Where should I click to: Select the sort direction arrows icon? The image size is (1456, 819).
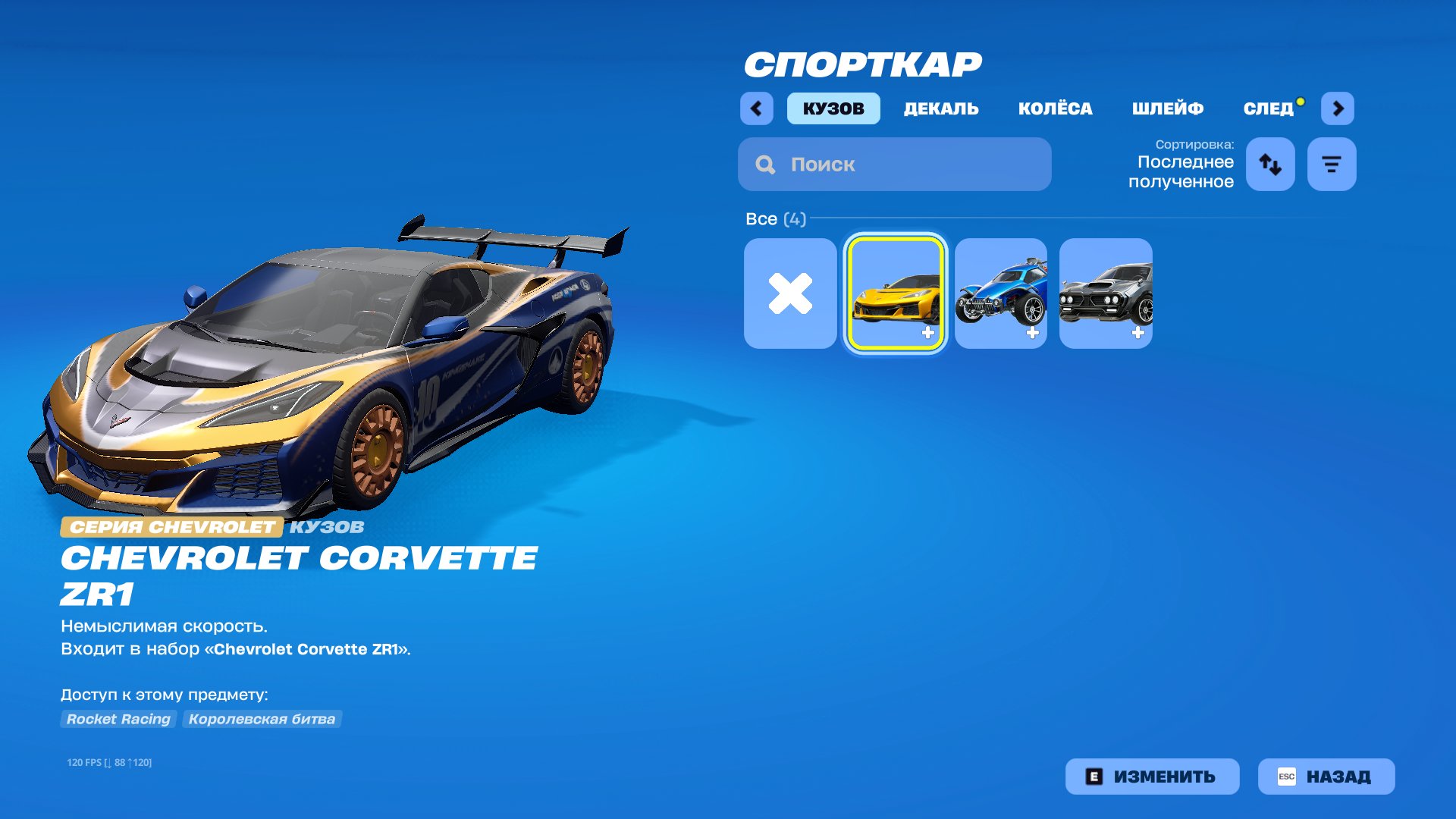click(1270, 164)
